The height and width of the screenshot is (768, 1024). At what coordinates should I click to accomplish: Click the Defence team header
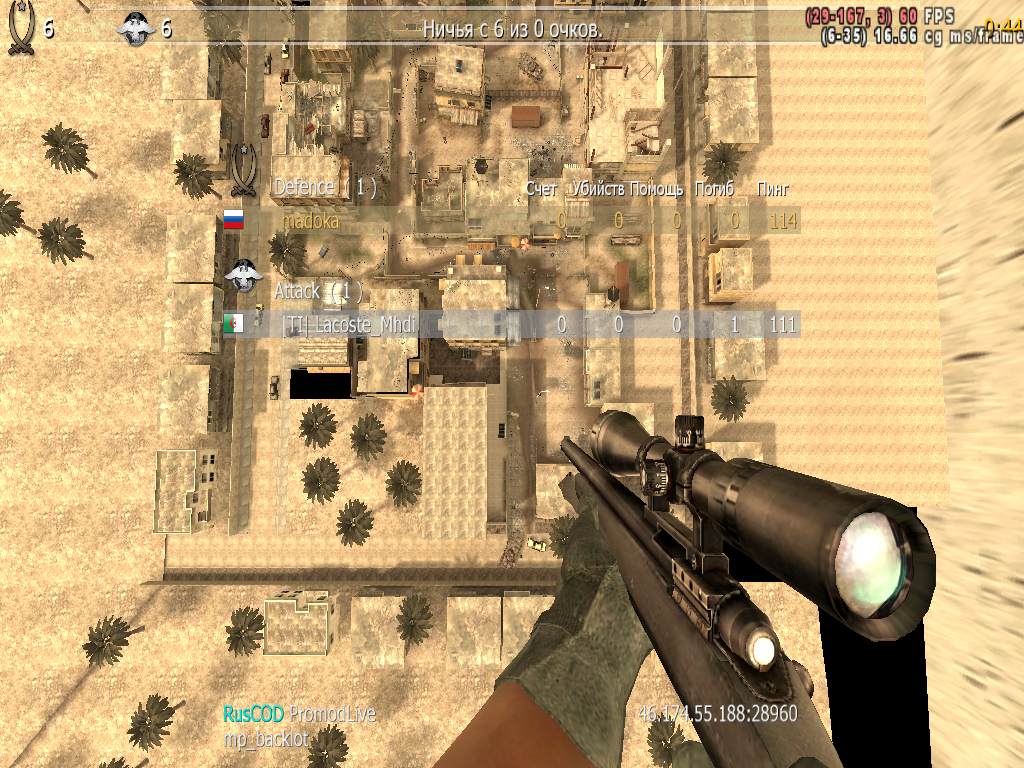(x=324, y=187)
